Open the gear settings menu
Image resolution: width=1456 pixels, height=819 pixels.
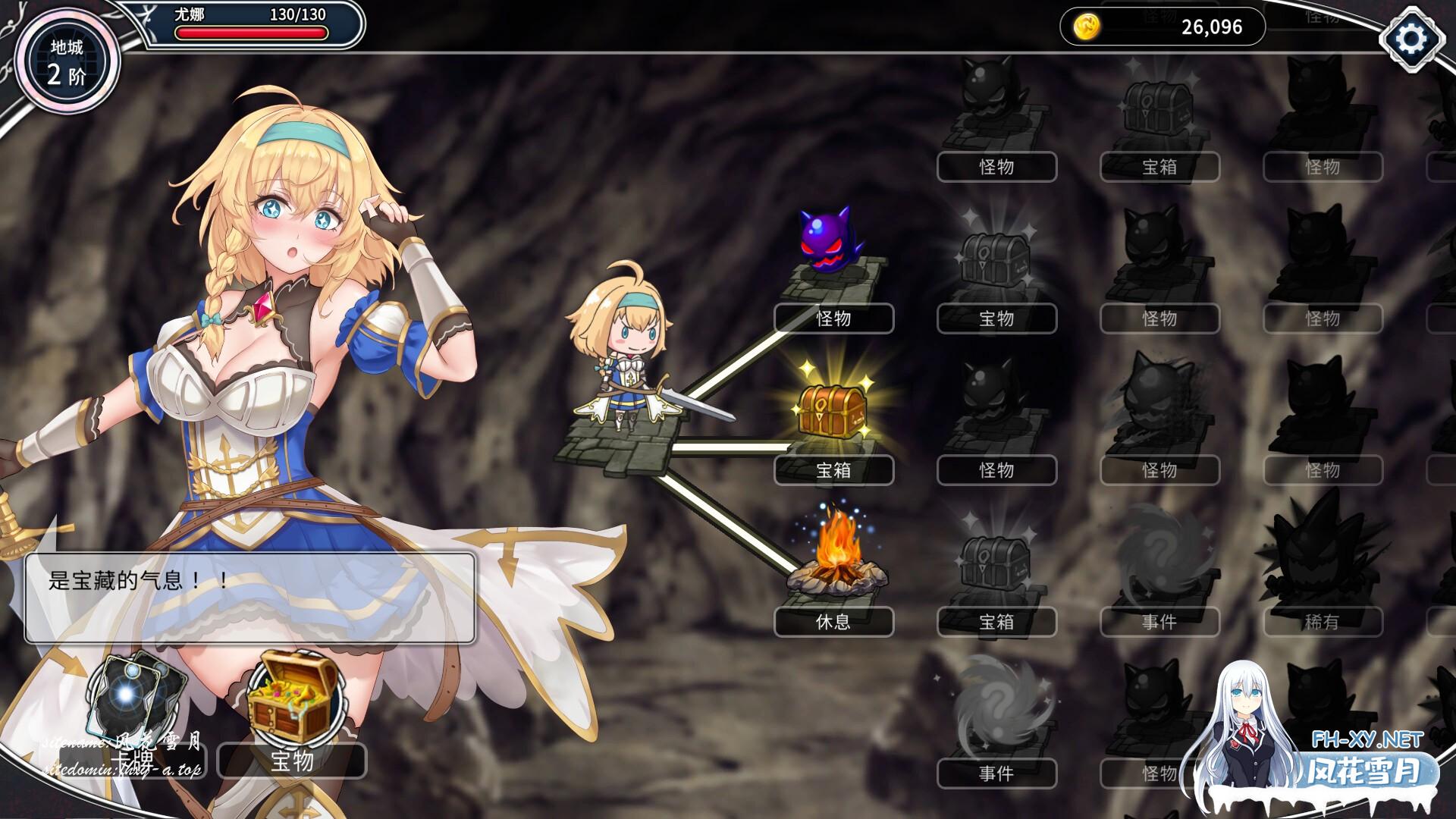click(x=1411, y=38)
